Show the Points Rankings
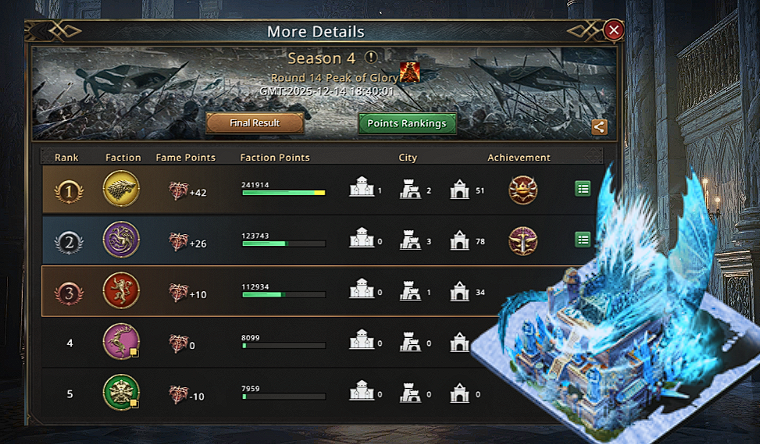The width and height of the screenshot is (760, 444). tap(407, 123)
